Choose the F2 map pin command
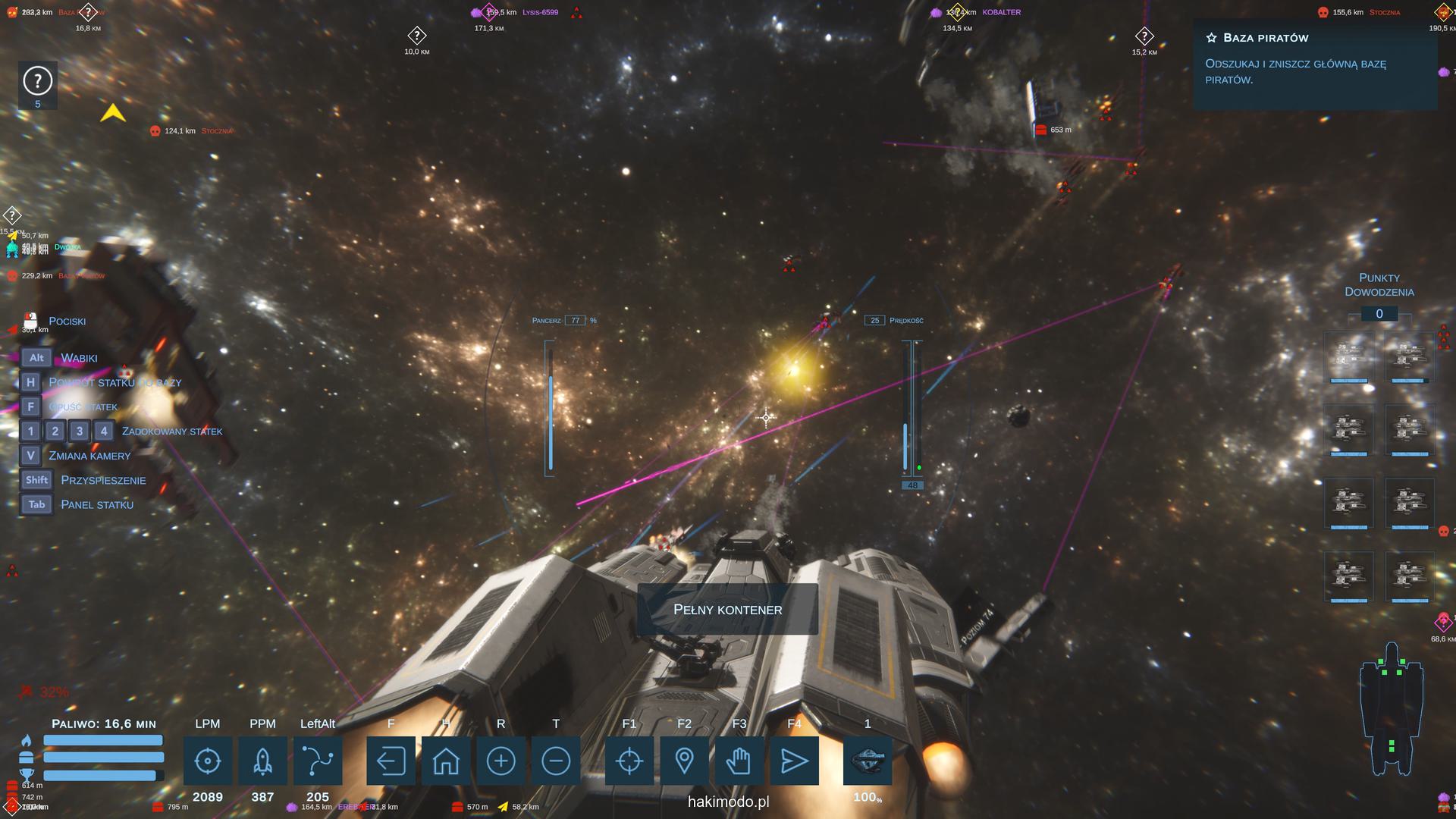This screenshot has width=1456, height=819. tap(684, 761)
